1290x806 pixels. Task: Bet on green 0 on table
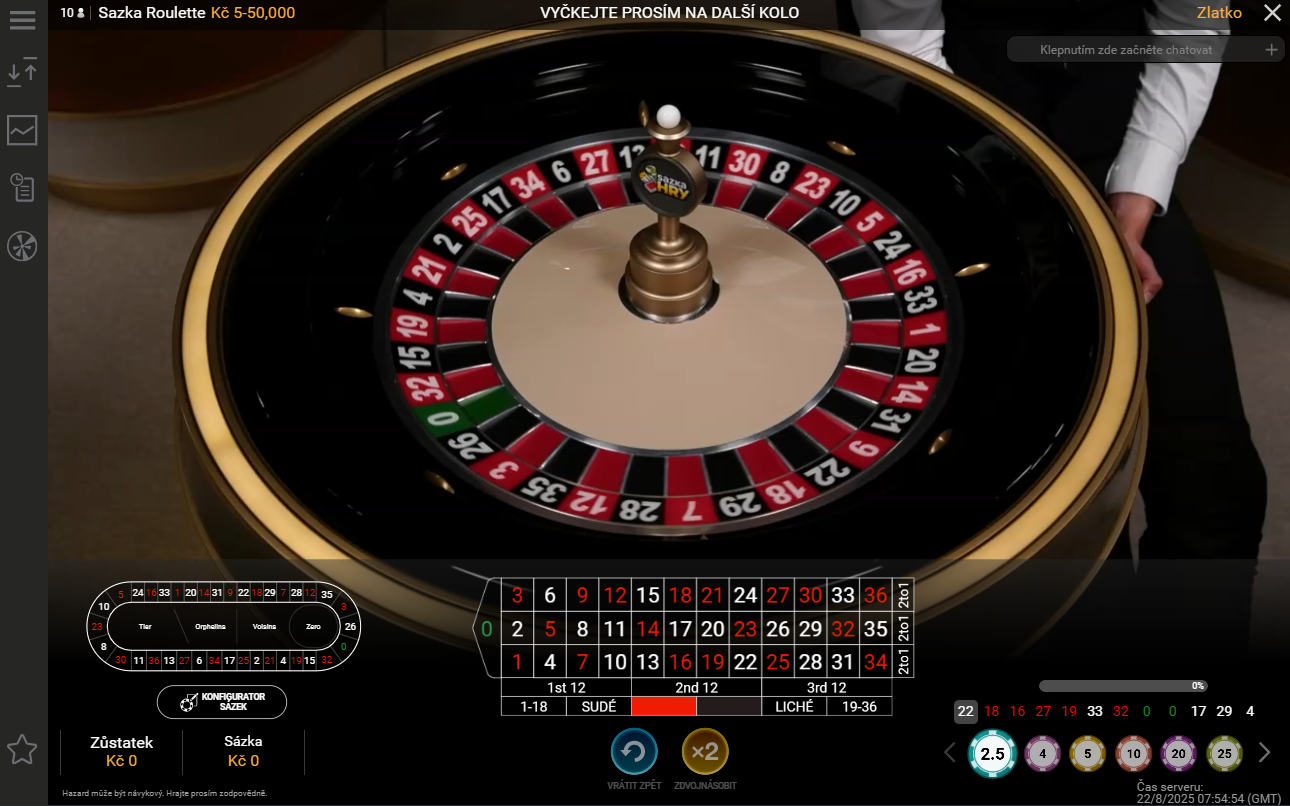(x=487, y=629)
